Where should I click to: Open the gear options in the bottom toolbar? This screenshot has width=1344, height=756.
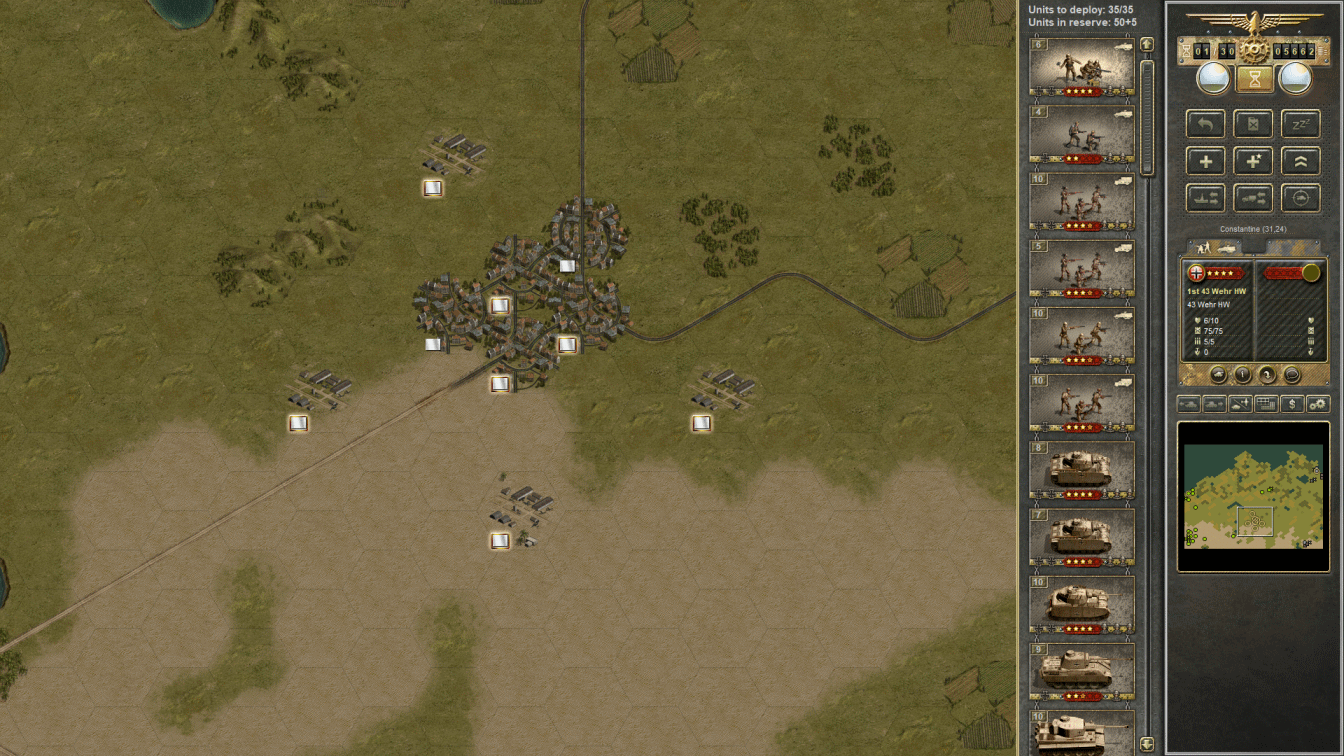[1318, 404]
